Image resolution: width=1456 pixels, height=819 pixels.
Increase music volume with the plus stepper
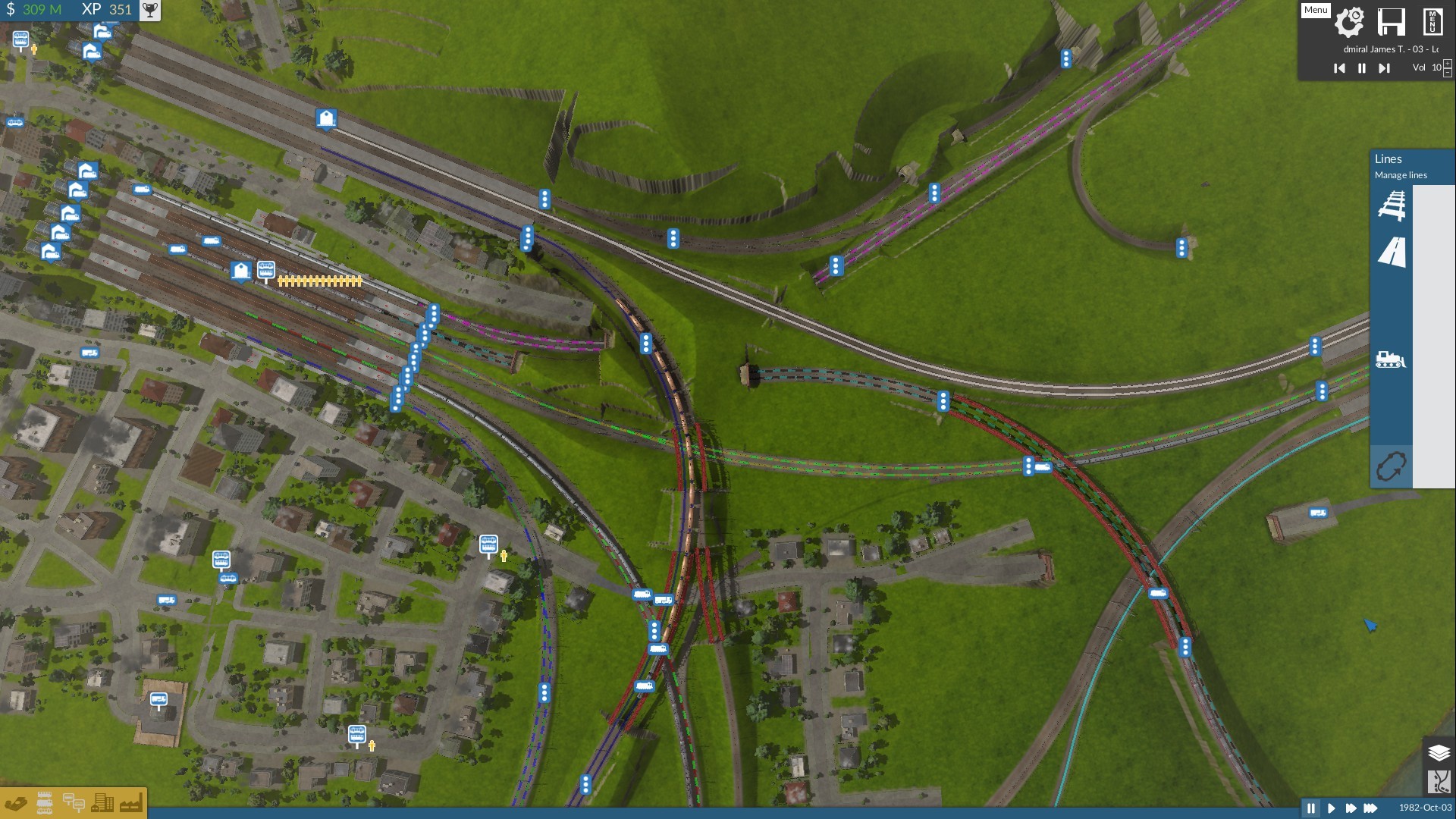[1448, 64]
